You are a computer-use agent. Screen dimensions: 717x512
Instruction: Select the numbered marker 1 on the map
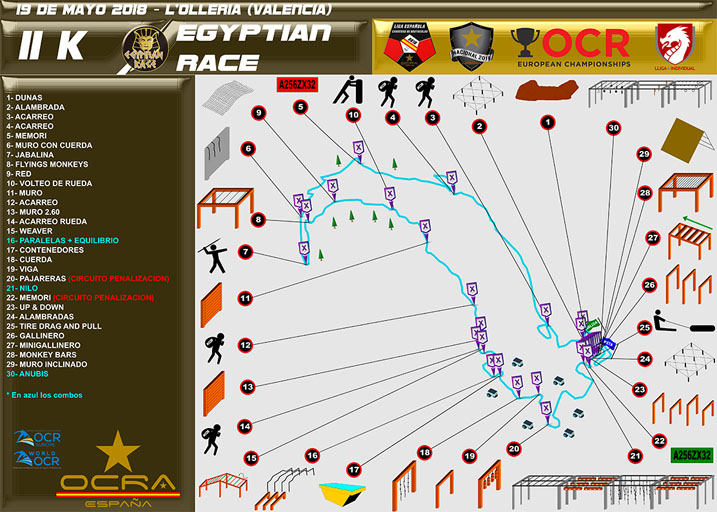(x=548, y=122)
